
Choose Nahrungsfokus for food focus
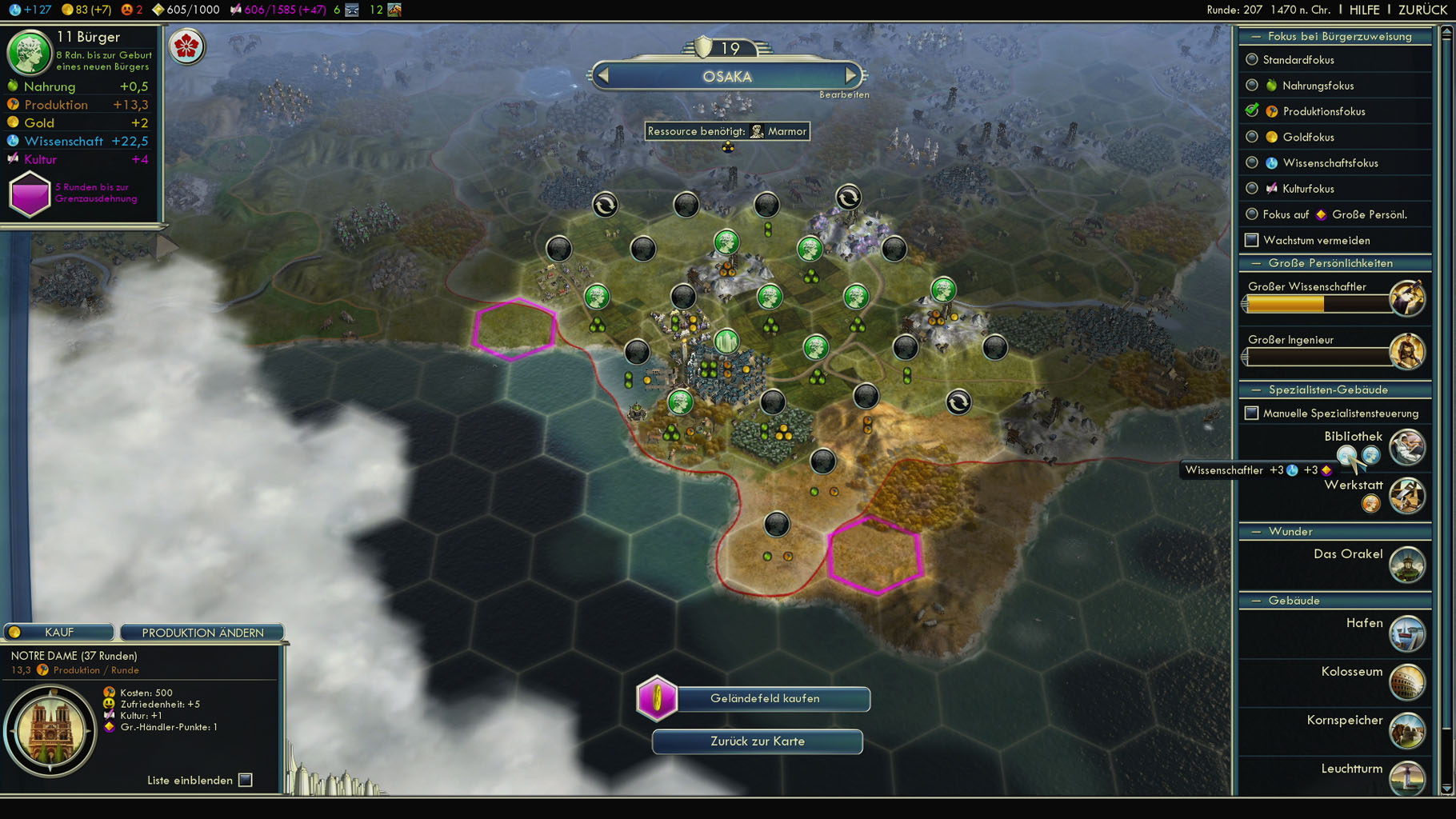[x=1252, y=86]
